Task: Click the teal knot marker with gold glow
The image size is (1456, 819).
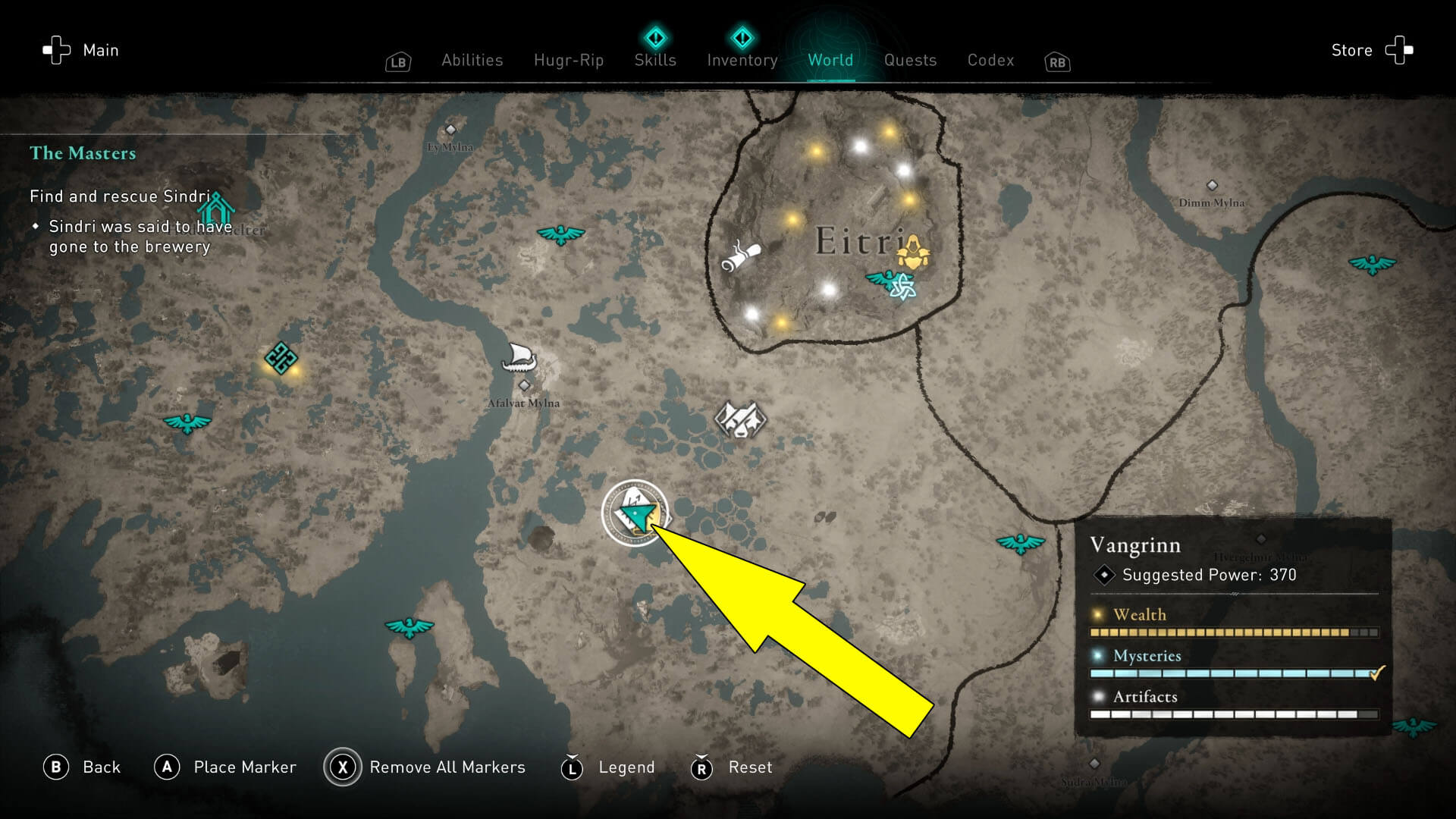Action: coord(281,358)
